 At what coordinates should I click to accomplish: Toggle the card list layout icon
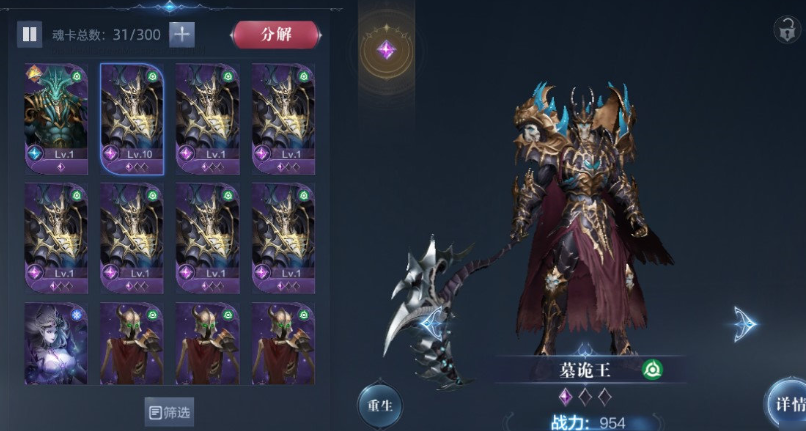click(30, 34)
